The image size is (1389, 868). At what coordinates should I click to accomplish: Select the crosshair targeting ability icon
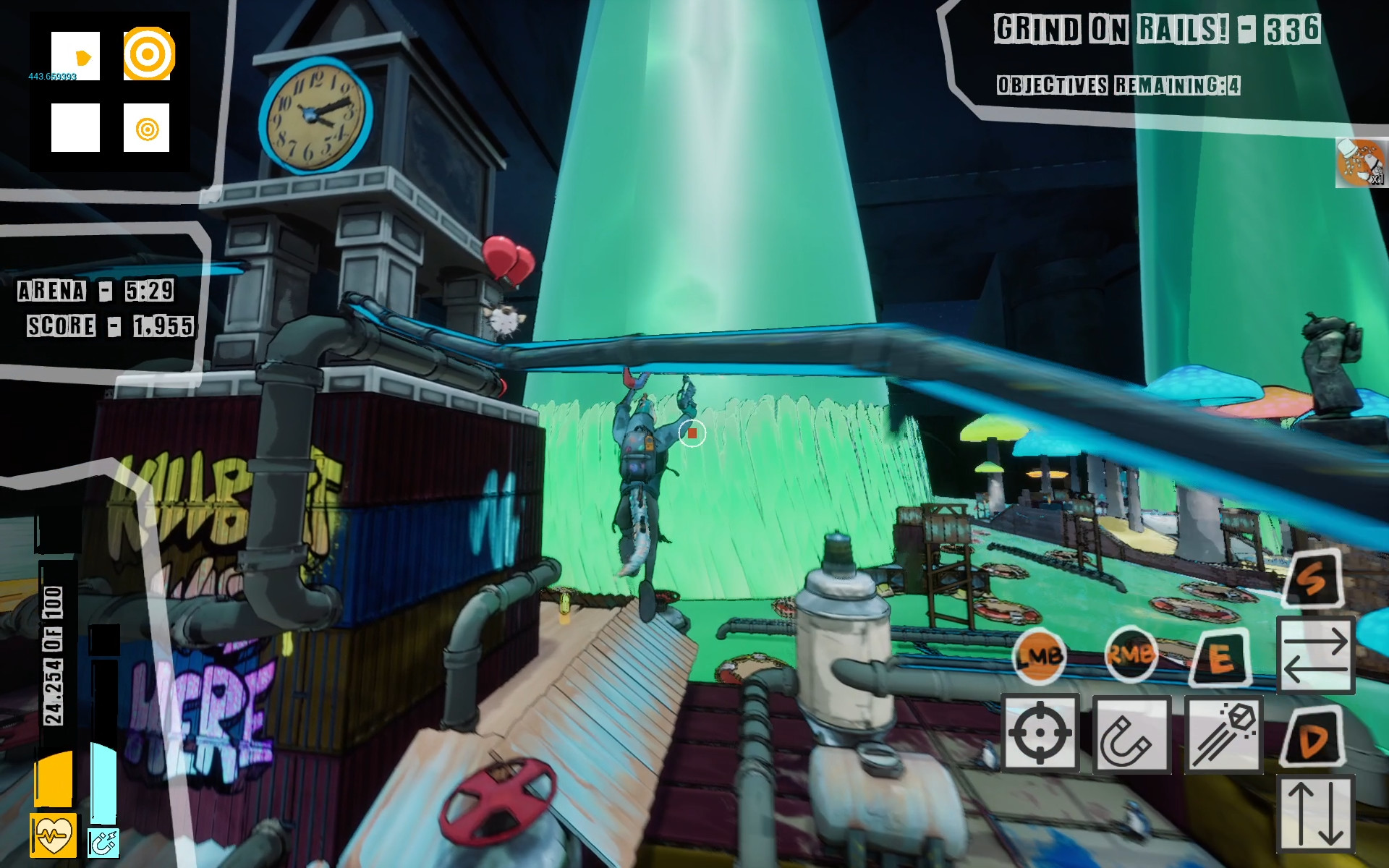click(1040, 733)
